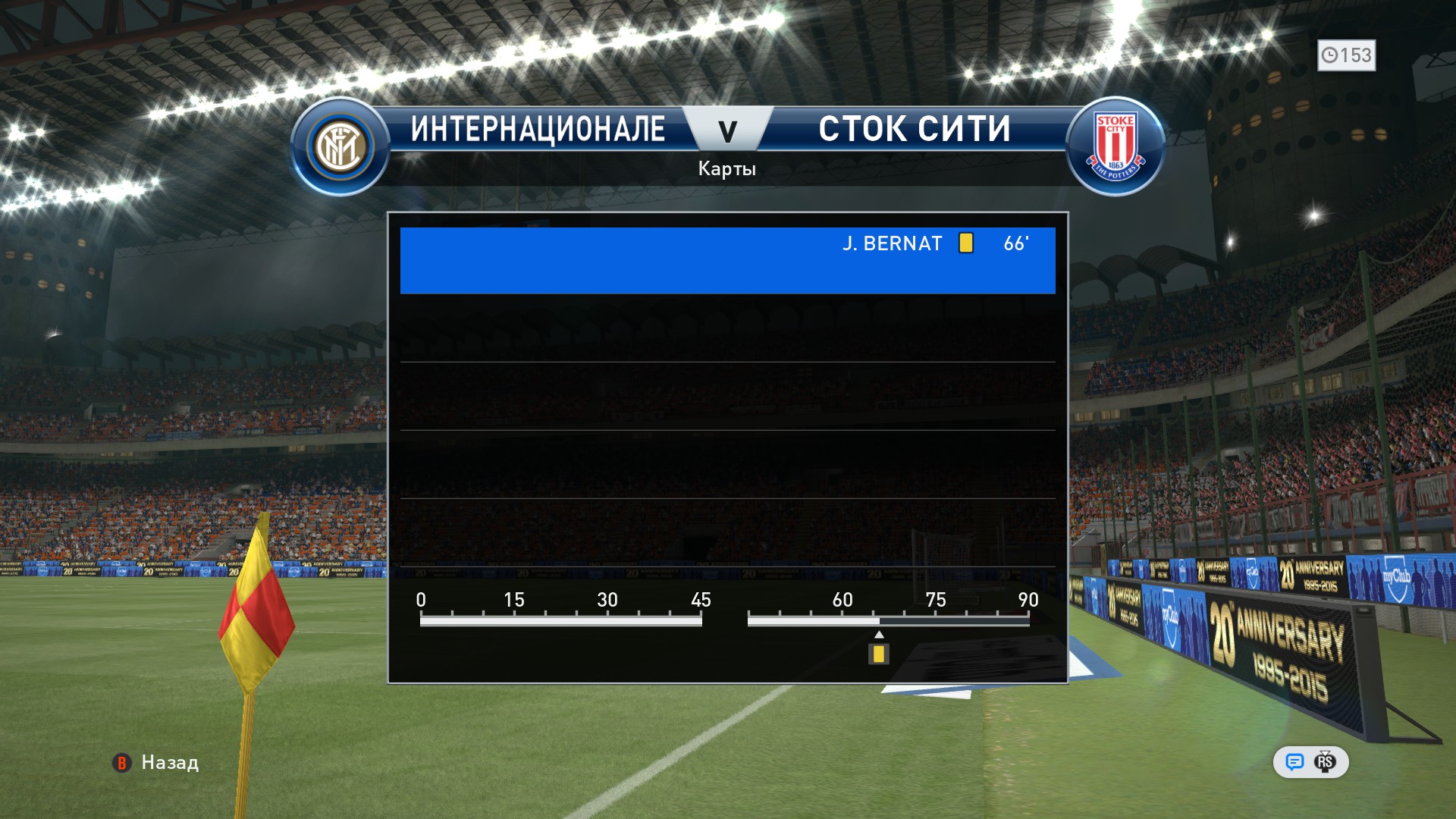Click the yellow card marker on the match timeline
Image resolution: width=1456 pixels, height=819 pixels.
coord(879,654)
